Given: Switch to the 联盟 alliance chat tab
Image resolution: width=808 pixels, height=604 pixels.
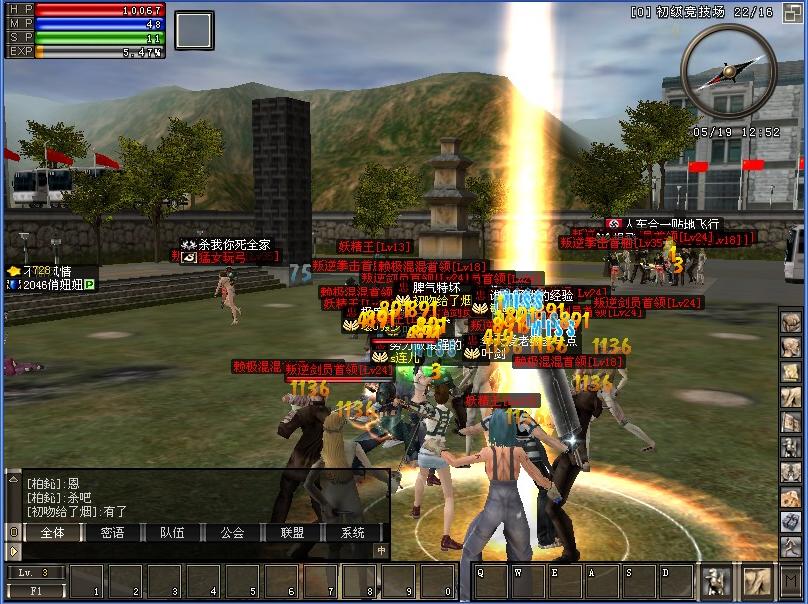Looking at the screenshot, I should coord(292,533).
